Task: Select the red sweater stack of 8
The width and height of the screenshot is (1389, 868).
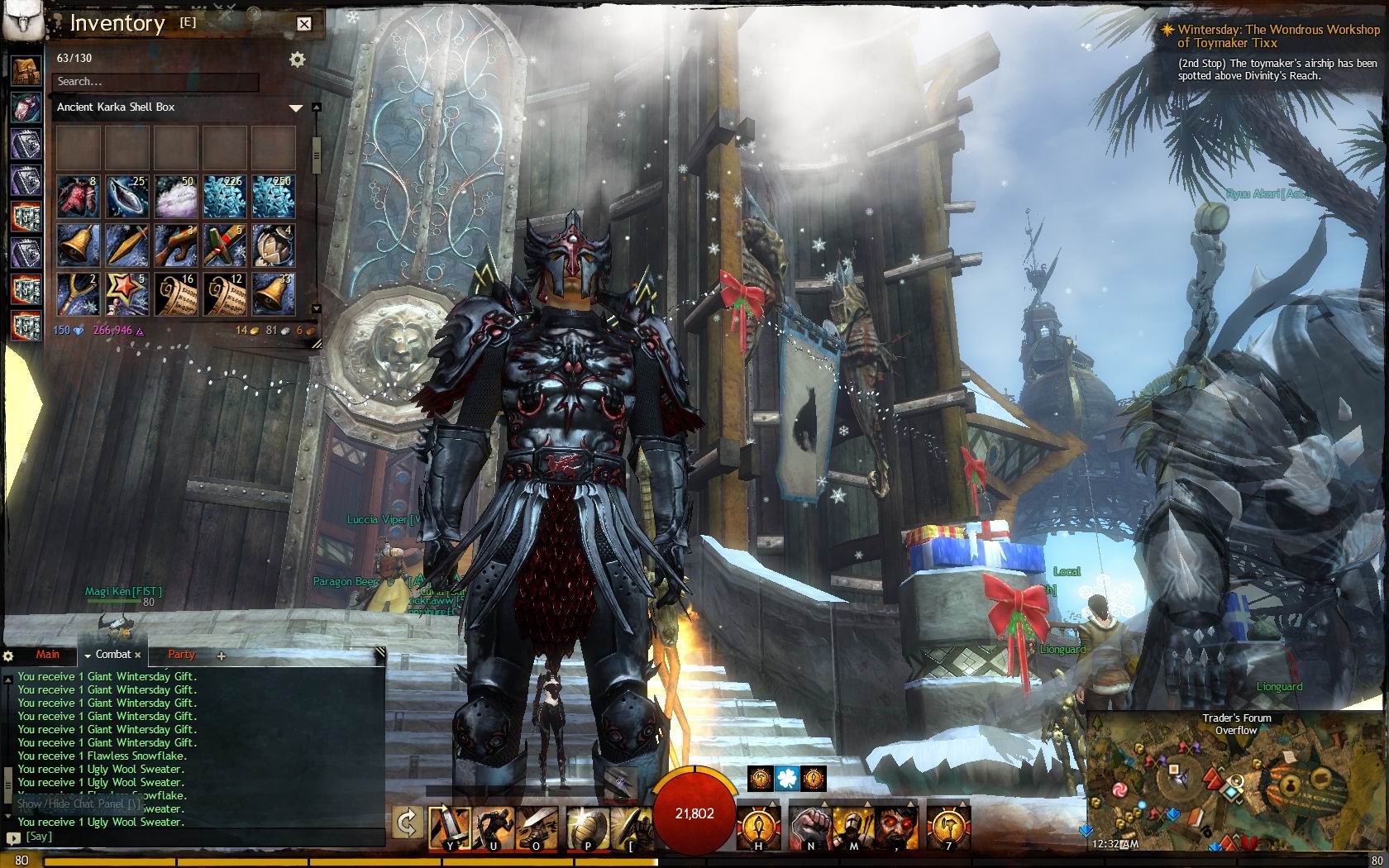Action: click(79, 197)
